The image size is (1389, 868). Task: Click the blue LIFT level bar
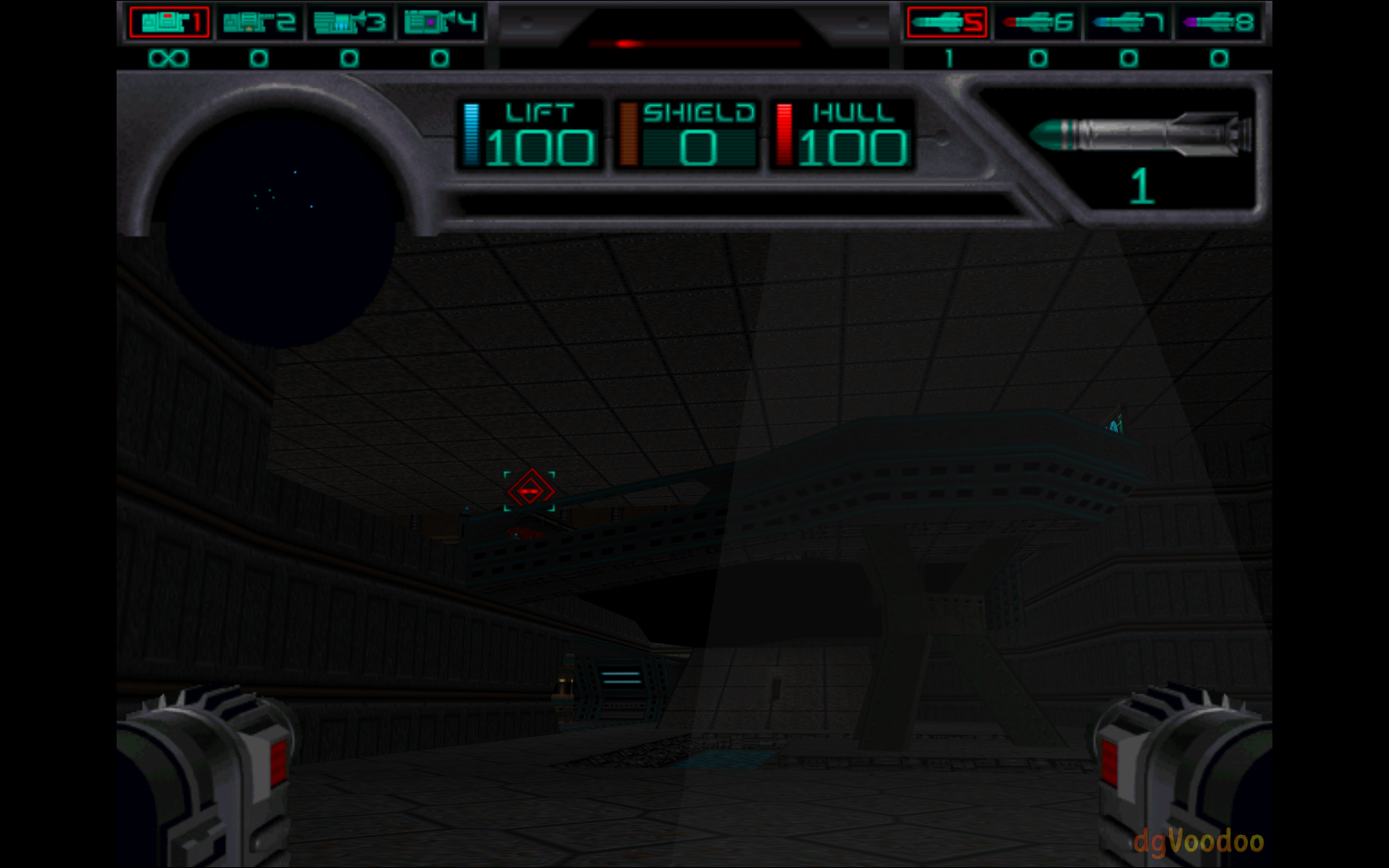[x=472, y=134]
